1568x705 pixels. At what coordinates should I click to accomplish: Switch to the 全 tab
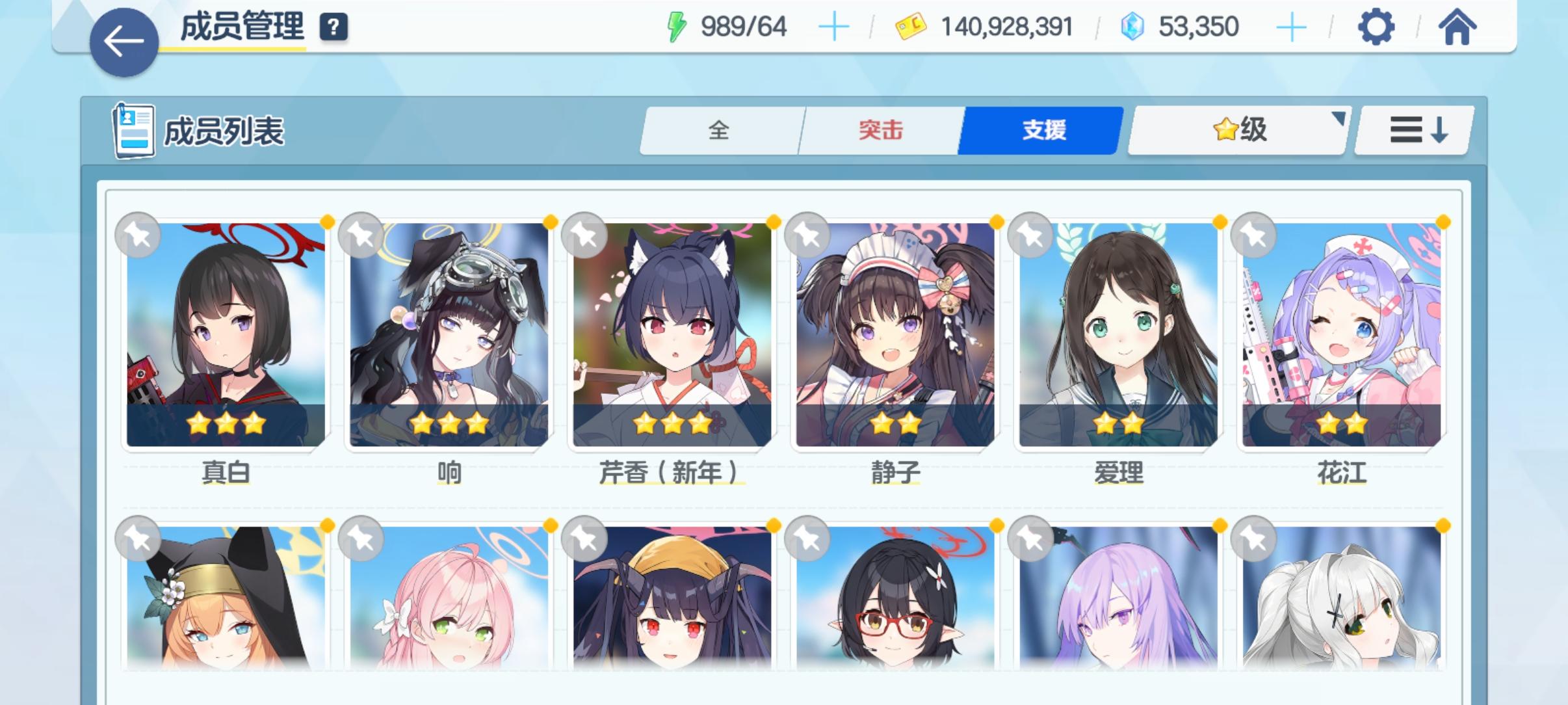(720, 130)
